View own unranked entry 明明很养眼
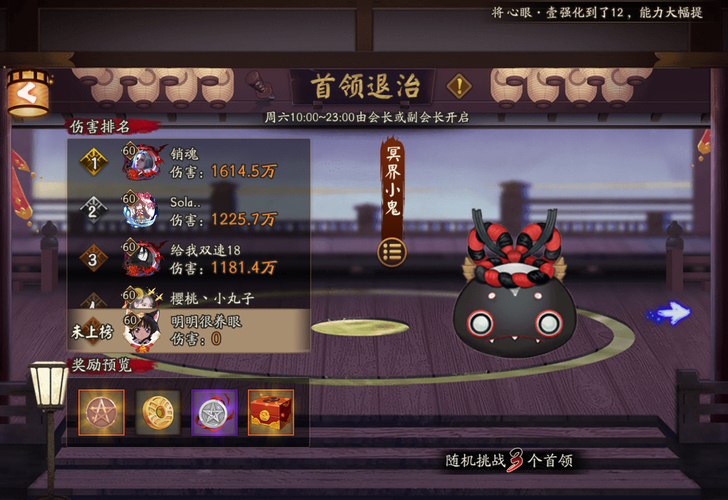This screenshot has height=500, width=728. (x=188, y=330)
